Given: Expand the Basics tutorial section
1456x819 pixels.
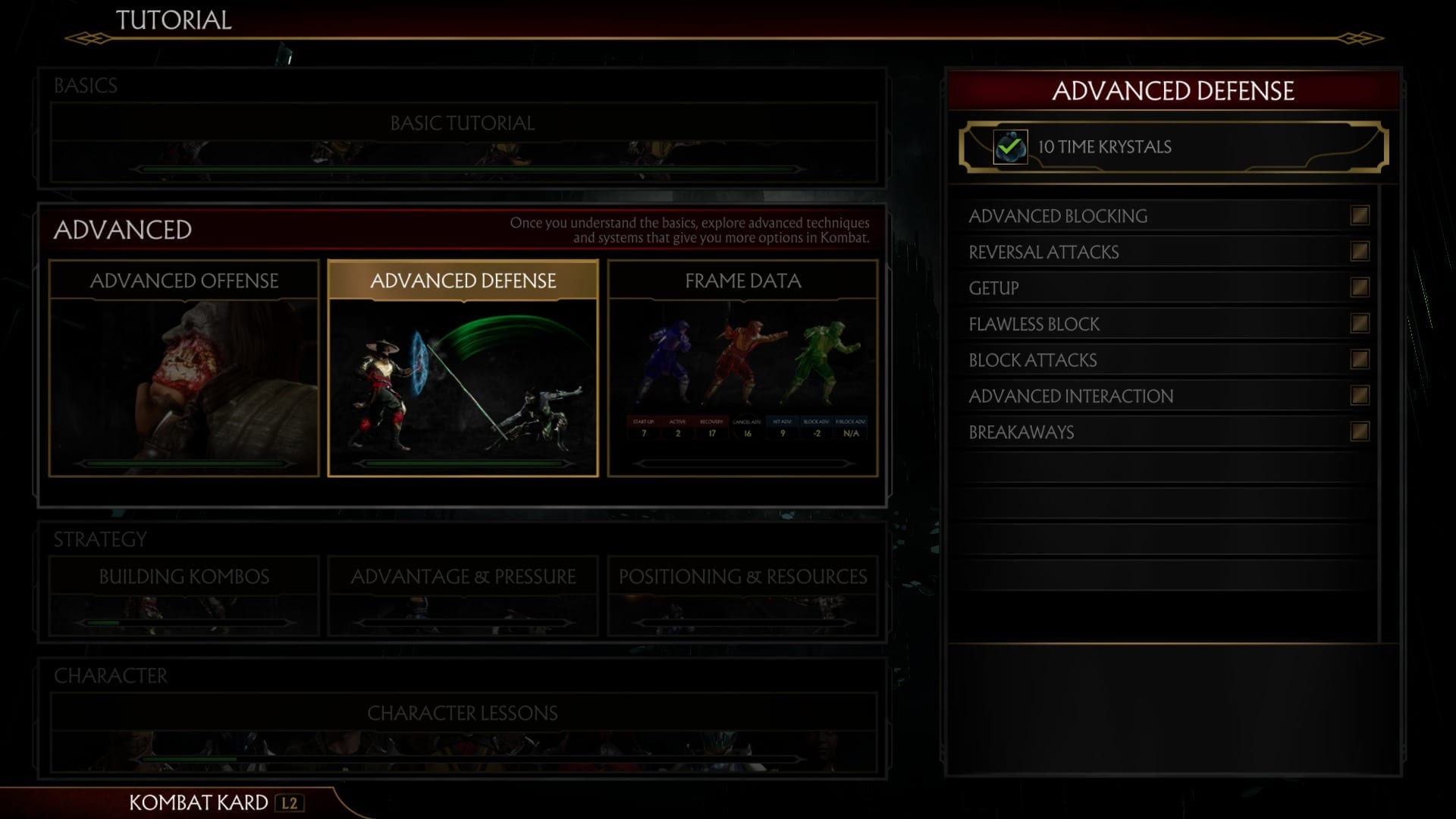Looking at the screenshot, I should click(85, 86).
